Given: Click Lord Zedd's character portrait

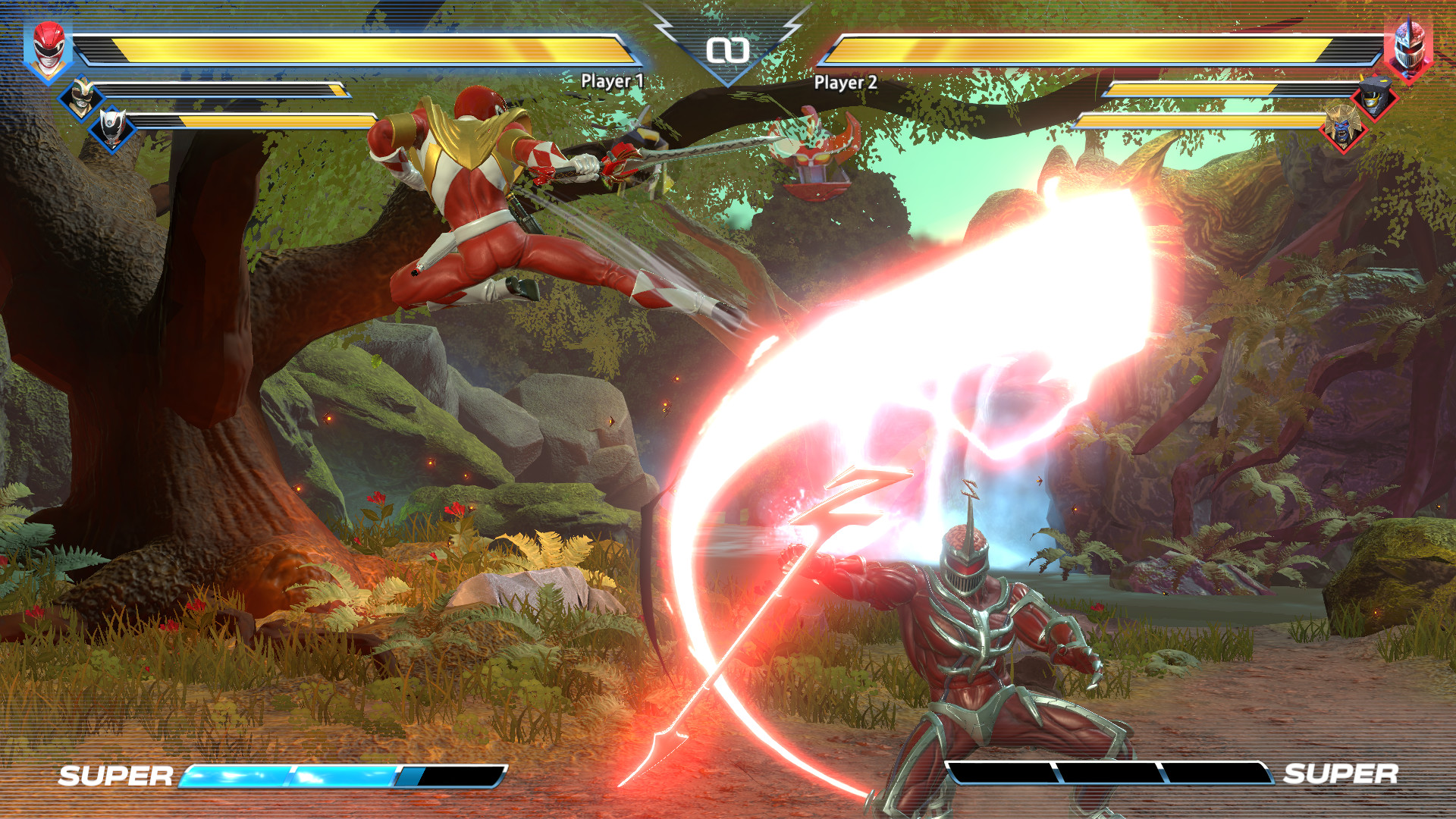Looking at the screenshot, I should [x=1408, y=47].
